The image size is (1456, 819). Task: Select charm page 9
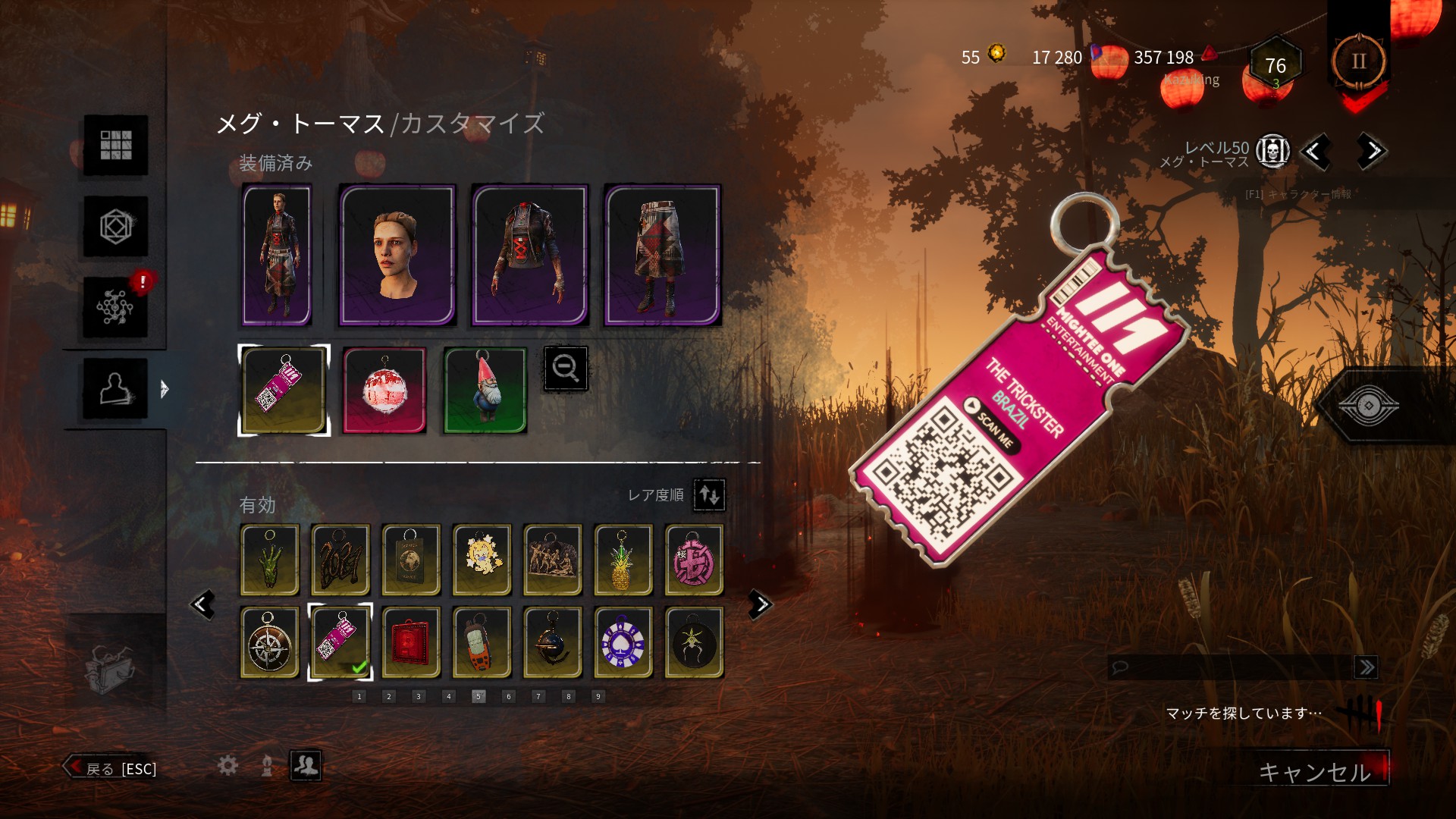(598, 695)
